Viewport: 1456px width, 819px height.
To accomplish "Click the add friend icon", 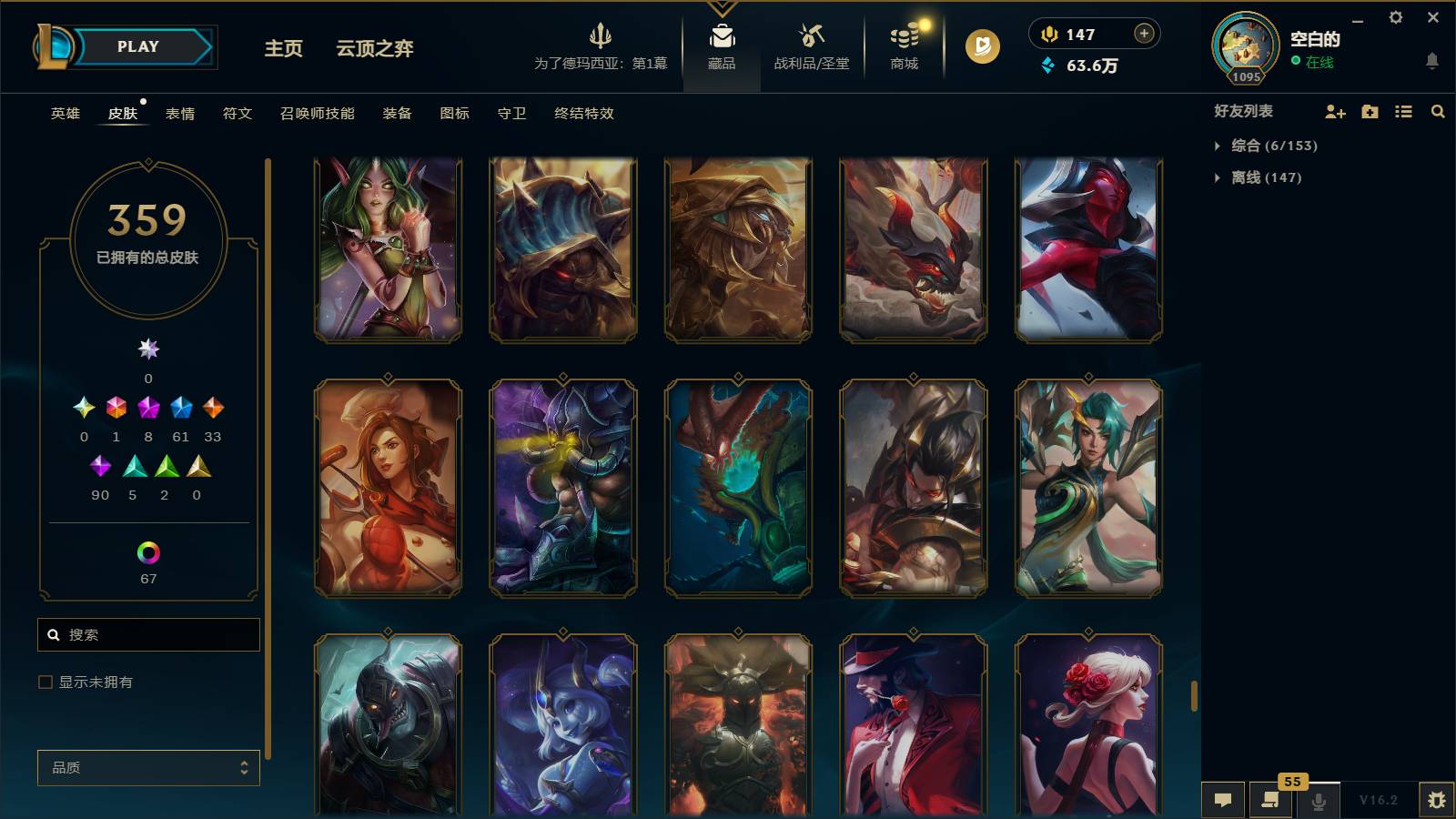I will click(1334, 111).
